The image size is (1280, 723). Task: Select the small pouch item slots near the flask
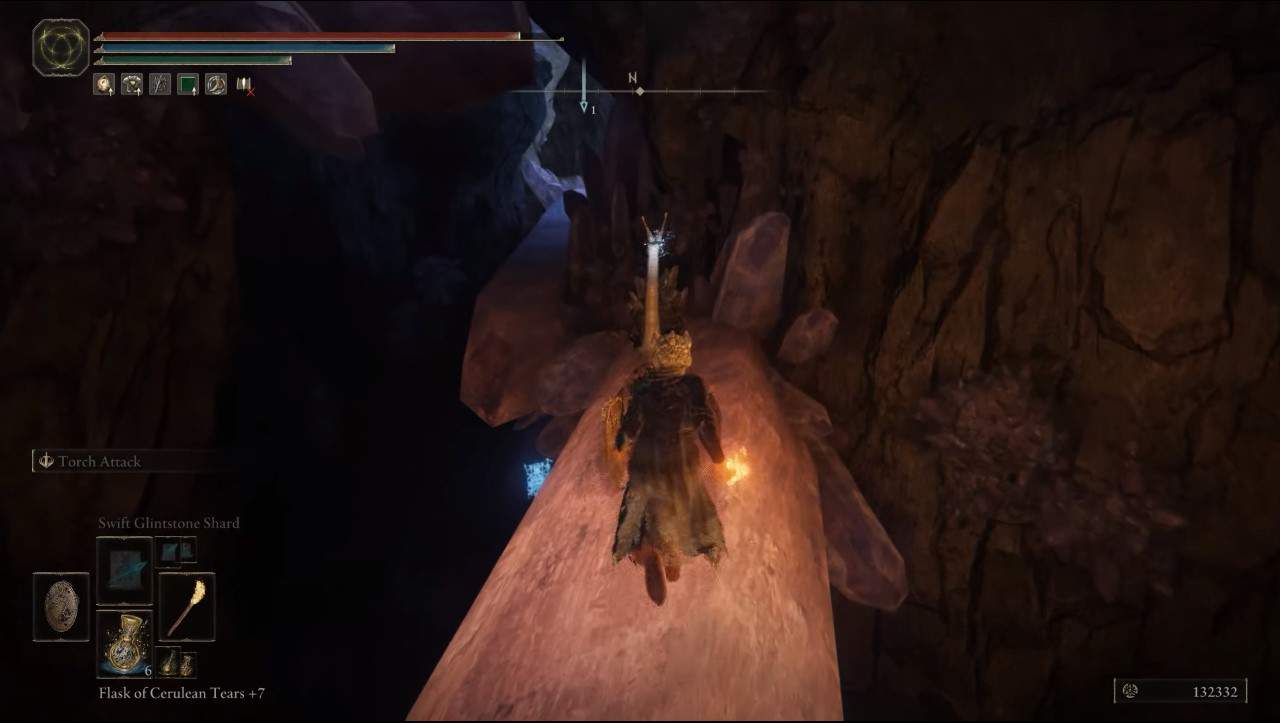(179, 663)
